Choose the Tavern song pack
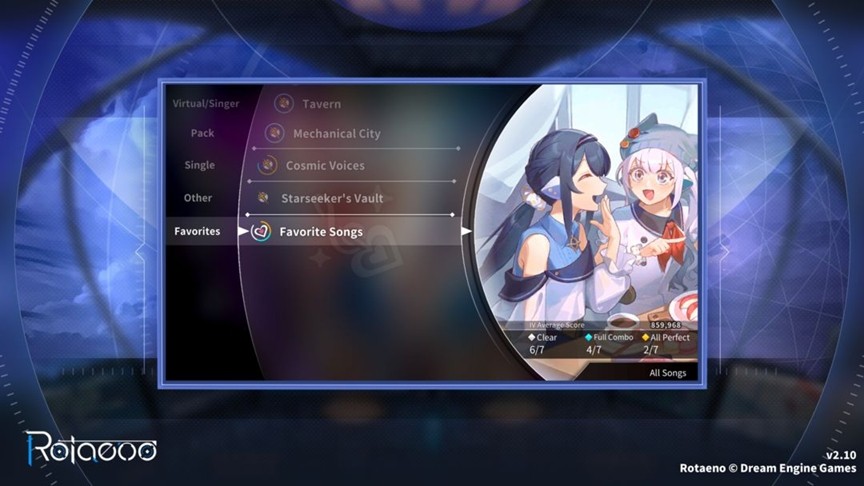This screenshot has width=864, height=486. tap(321, 104)
